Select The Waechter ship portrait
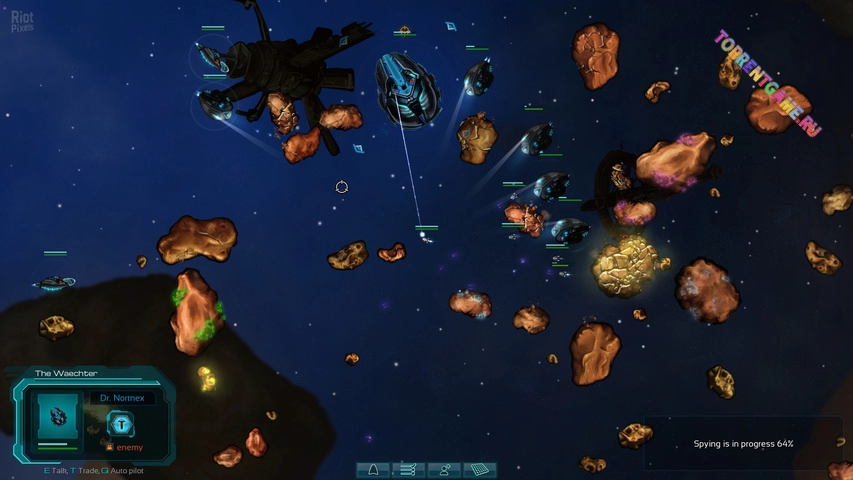This screenshot has width=853, height=480. (x=58, y=416)
